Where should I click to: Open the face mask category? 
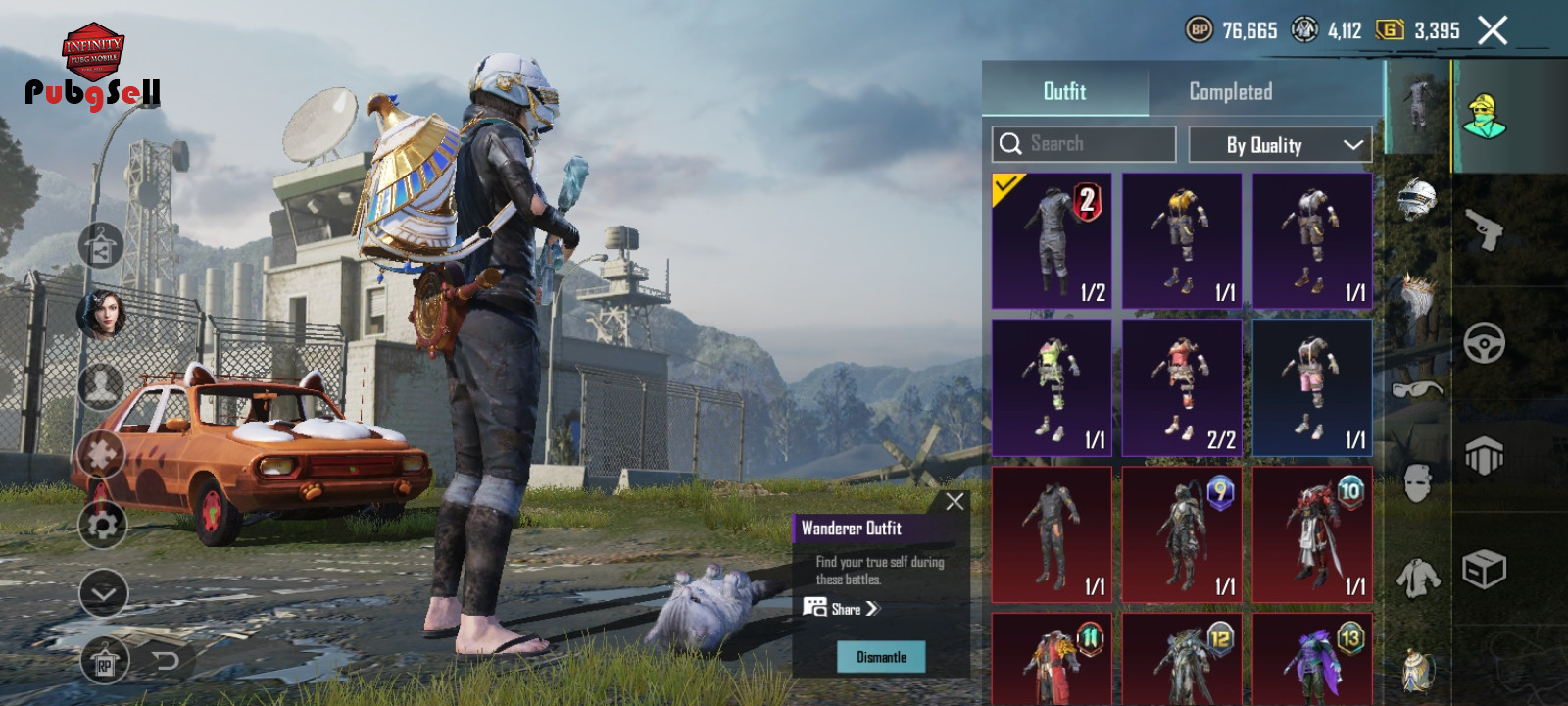click(1416, 482)
